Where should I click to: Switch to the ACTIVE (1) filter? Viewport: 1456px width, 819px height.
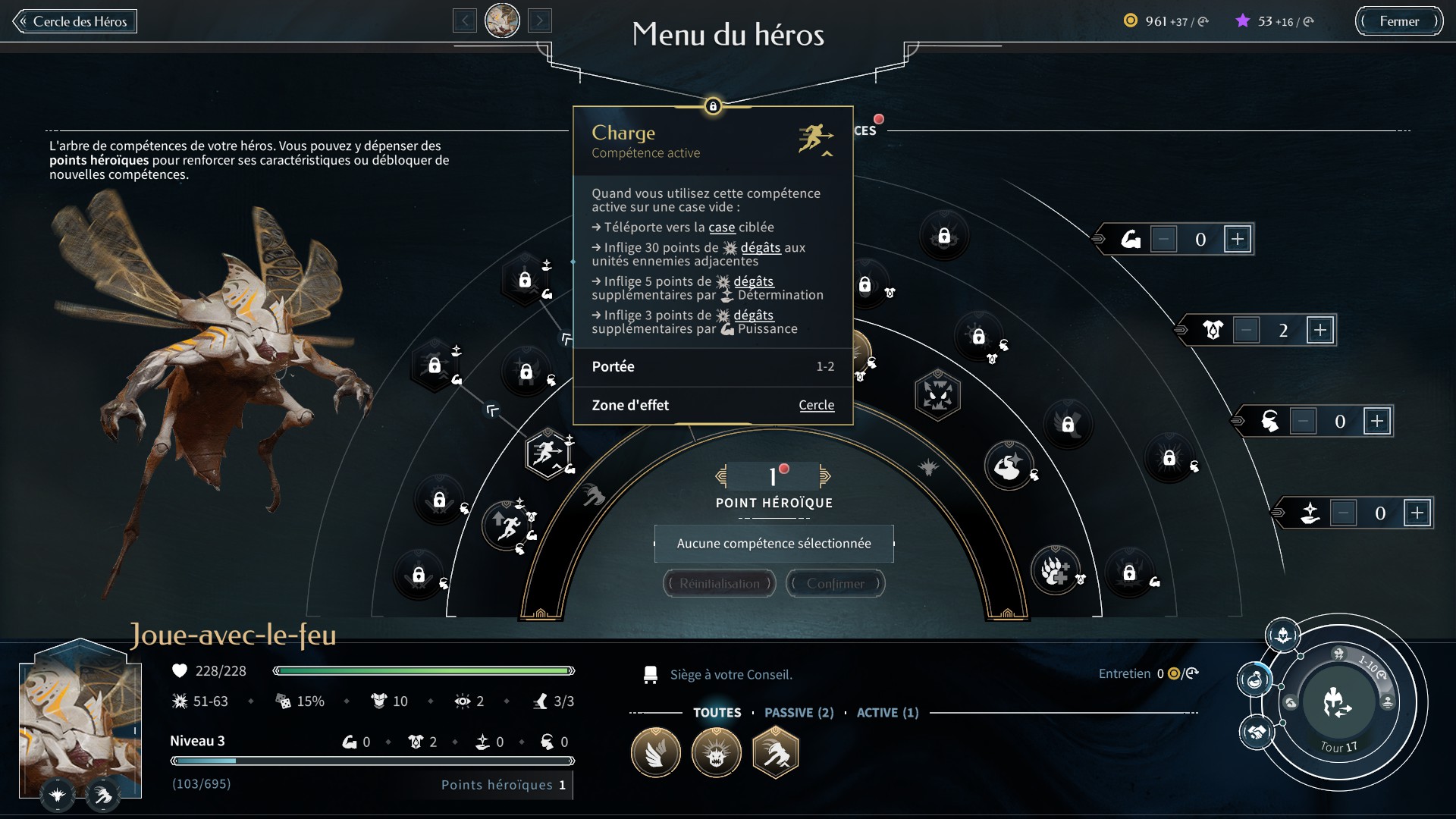pyautogui.click(x=887, y=713)
